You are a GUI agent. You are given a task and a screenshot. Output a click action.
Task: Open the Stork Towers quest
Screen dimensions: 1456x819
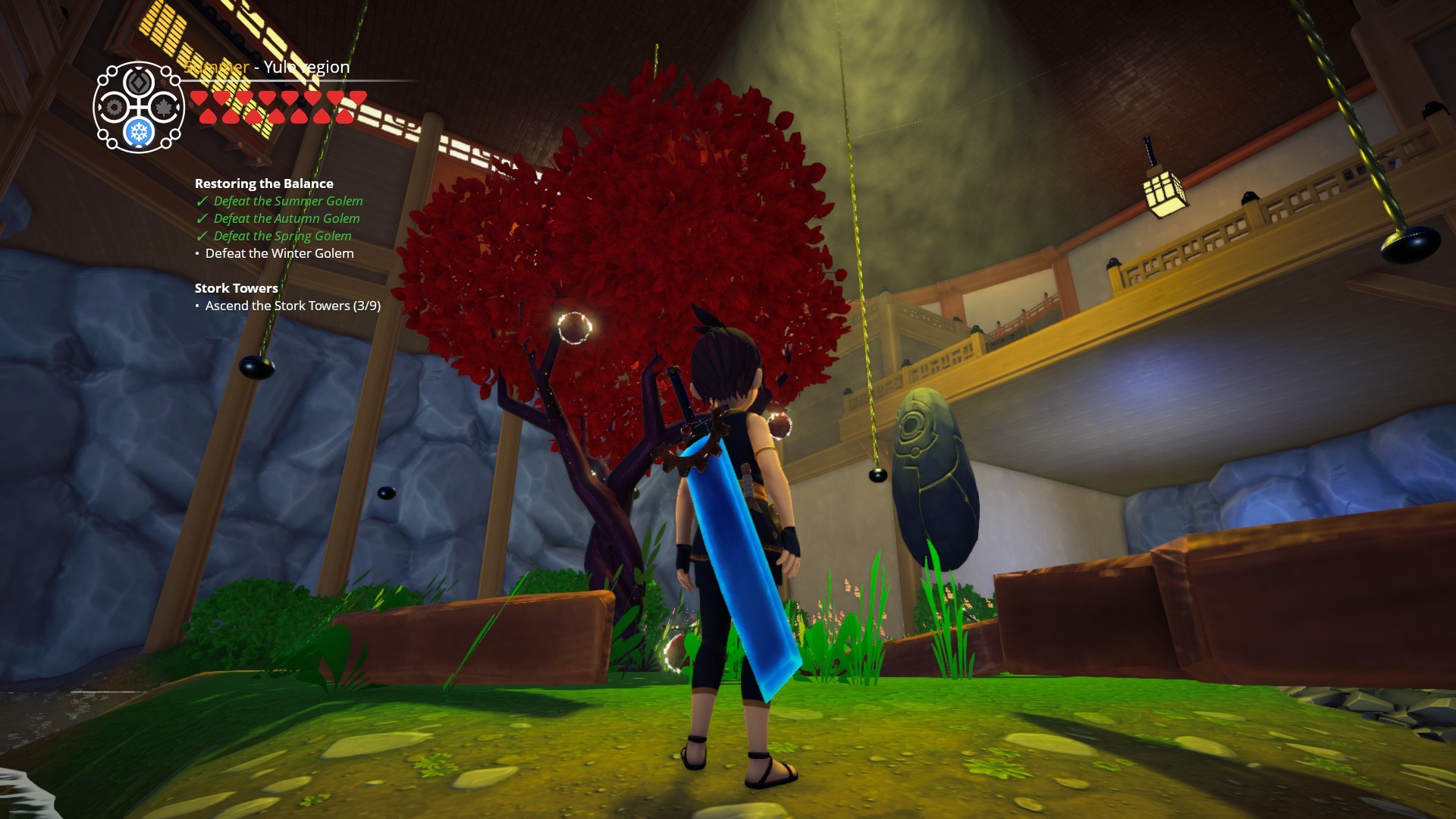[x=236, y=288]
